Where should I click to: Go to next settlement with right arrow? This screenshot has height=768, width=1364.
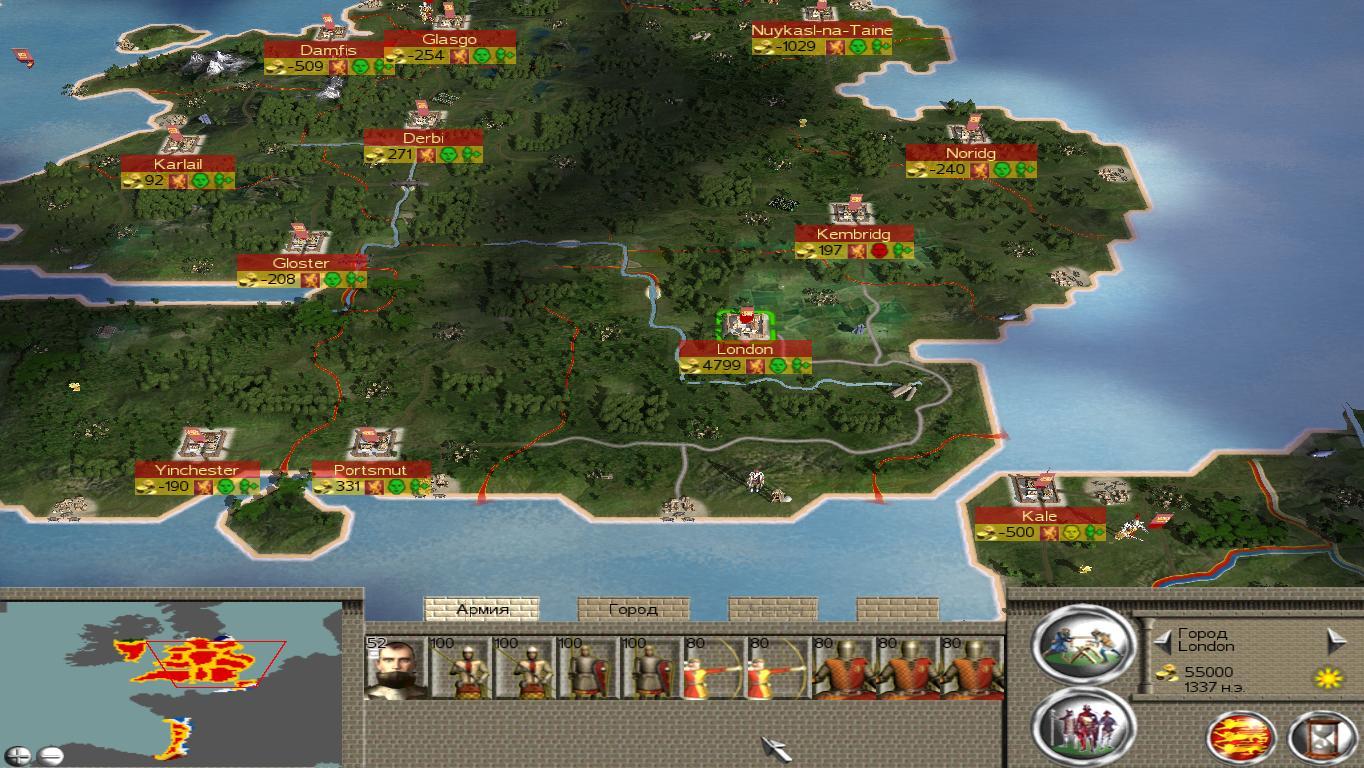1335,640
